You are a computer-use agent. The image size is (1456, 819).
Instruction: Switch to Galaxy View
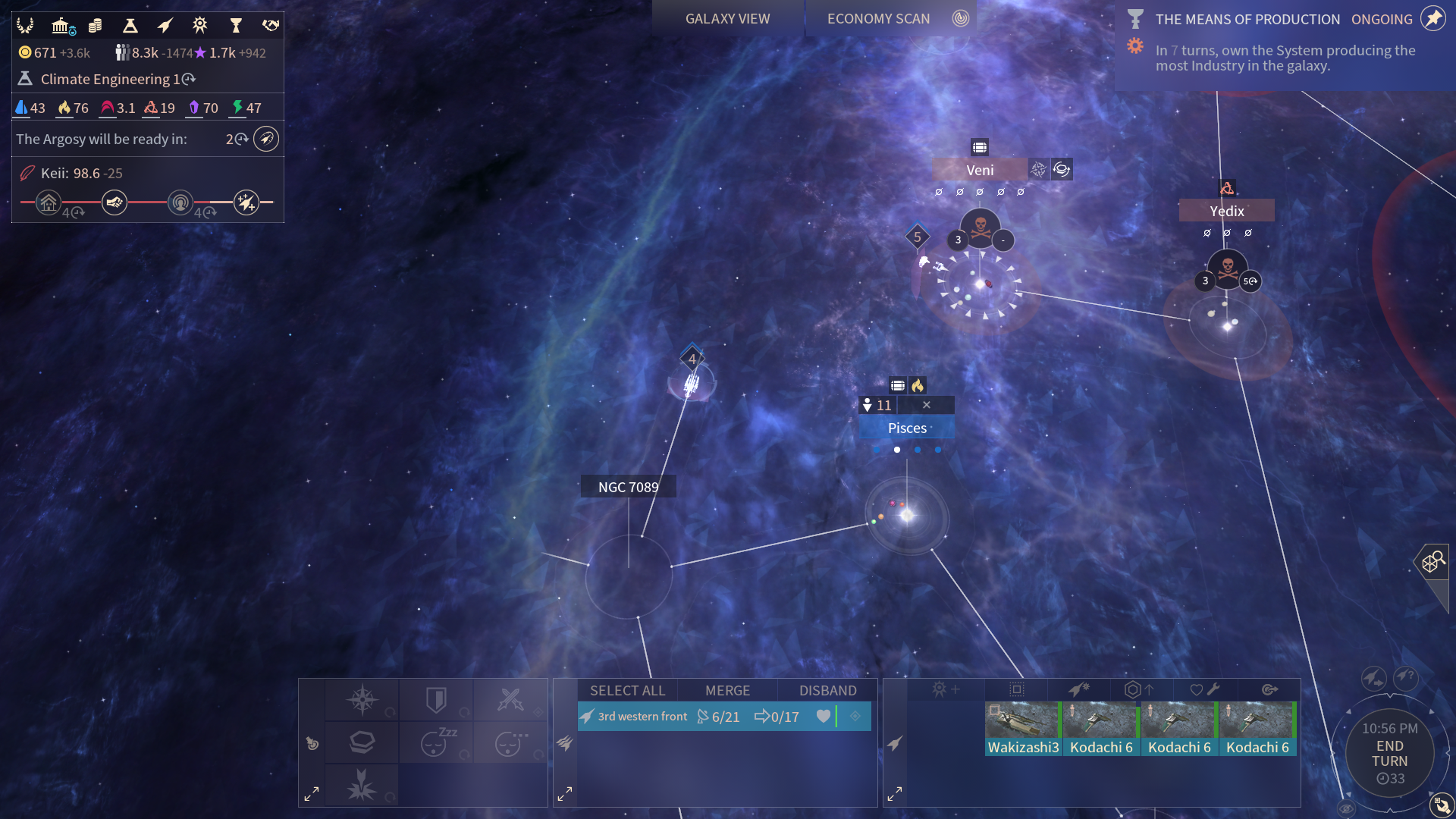pyautogui.click(x=727, y=19)
